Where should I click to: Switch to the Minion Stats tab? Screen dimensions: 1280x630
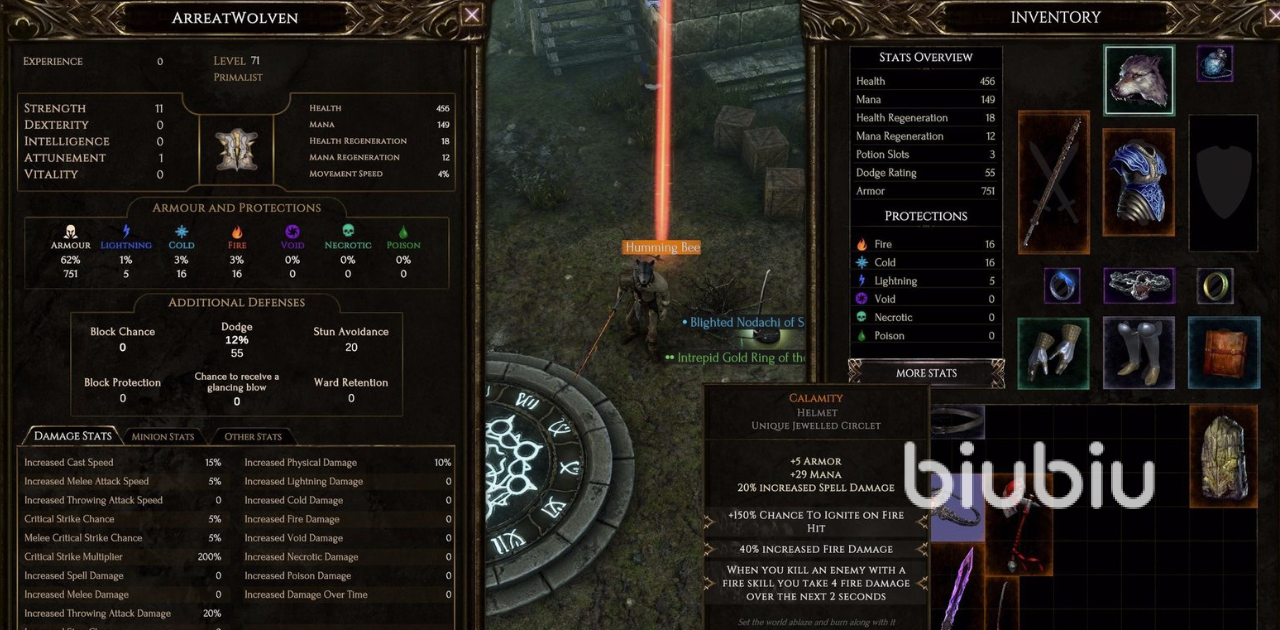tap(162, 436)
